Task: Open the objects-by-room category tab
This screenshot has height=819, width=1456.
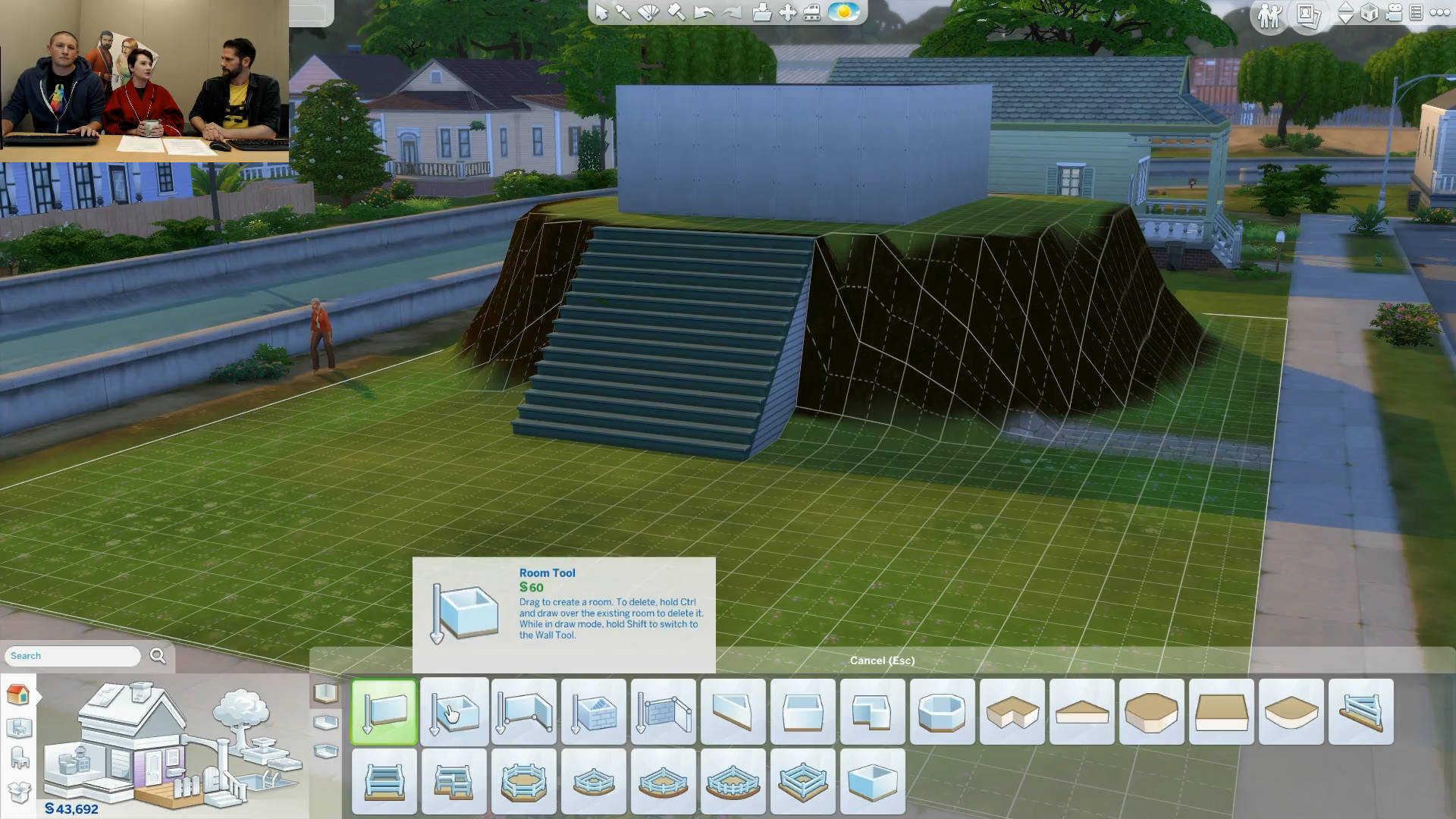Action: (18, 728)
